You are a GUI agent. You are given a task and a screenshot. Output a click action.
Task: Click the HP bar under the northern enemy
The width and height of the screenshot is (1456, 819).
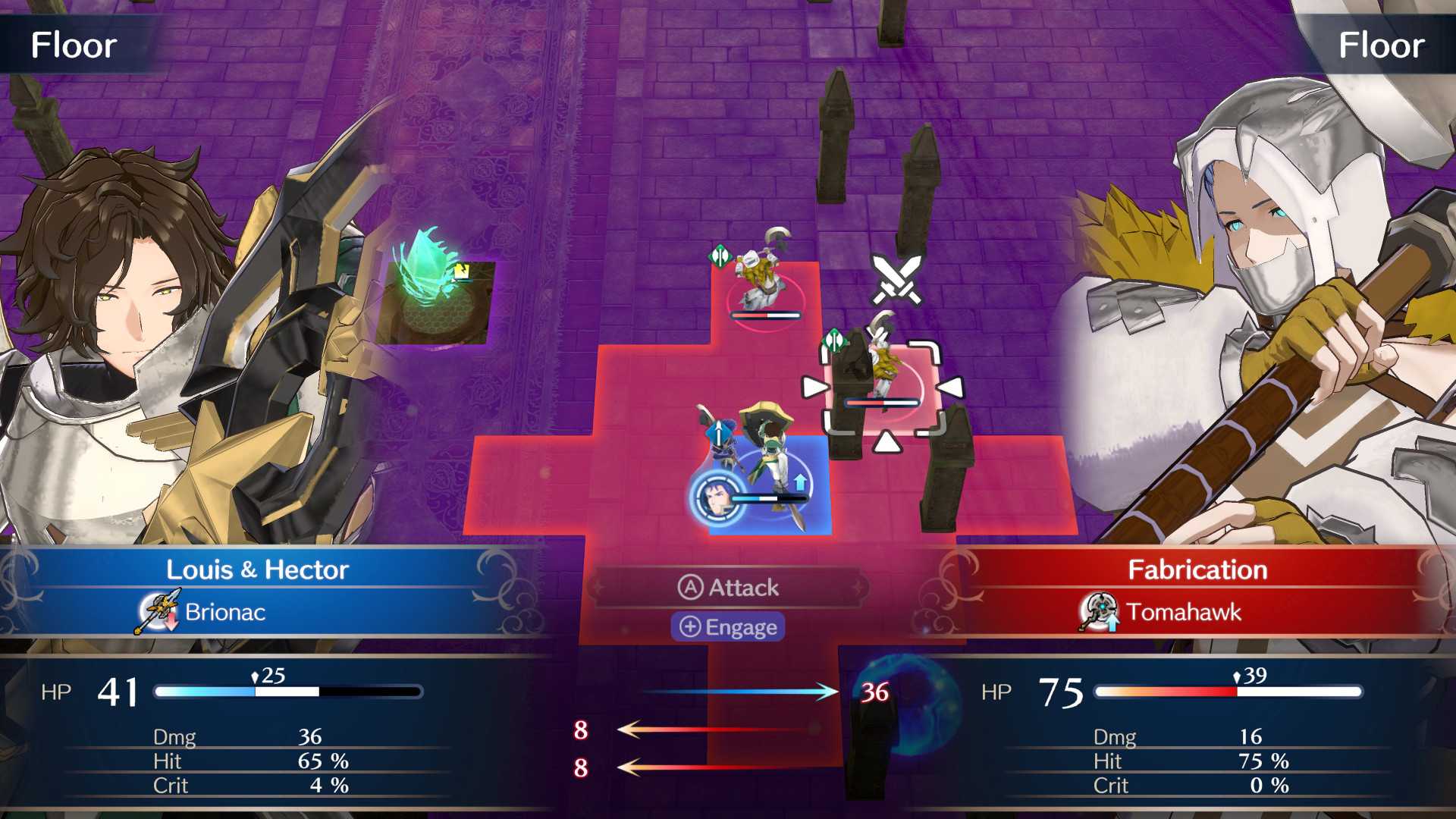coord(765,315)
